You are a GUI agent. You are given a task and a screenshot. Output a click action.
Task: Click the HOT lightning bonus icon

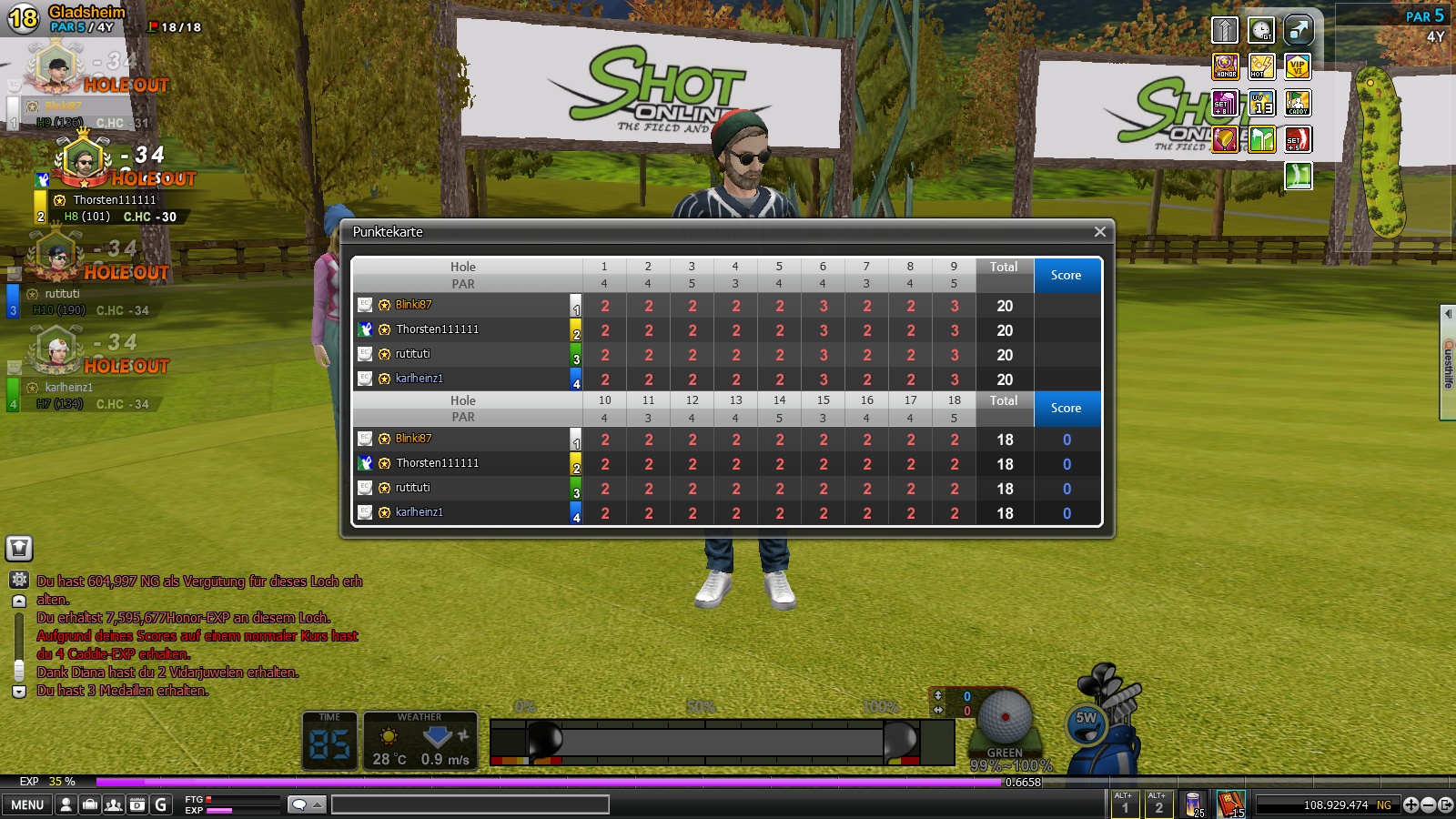[1261, 66]
